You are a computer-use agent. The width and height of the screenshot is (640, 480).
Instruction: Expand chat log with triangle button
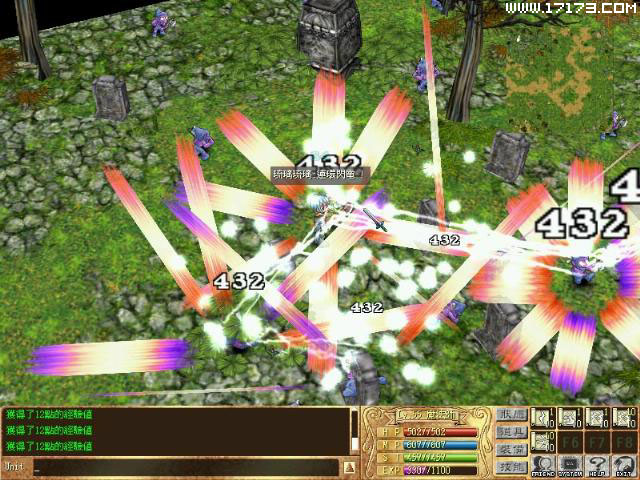[x=349, y=467]
